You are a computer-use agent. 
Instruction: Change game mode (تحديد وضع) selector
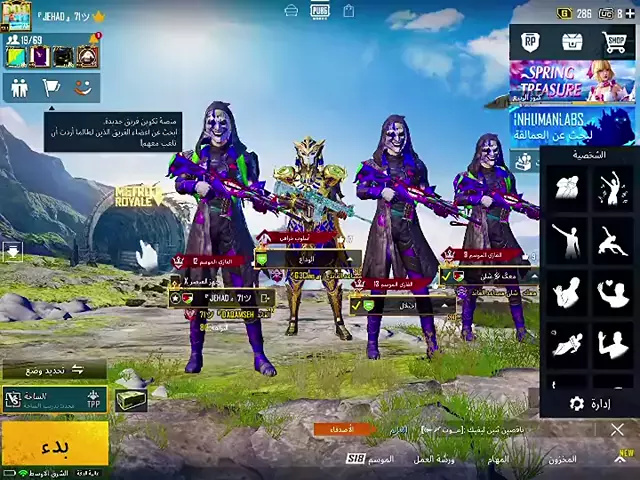(x=54, y=370)
